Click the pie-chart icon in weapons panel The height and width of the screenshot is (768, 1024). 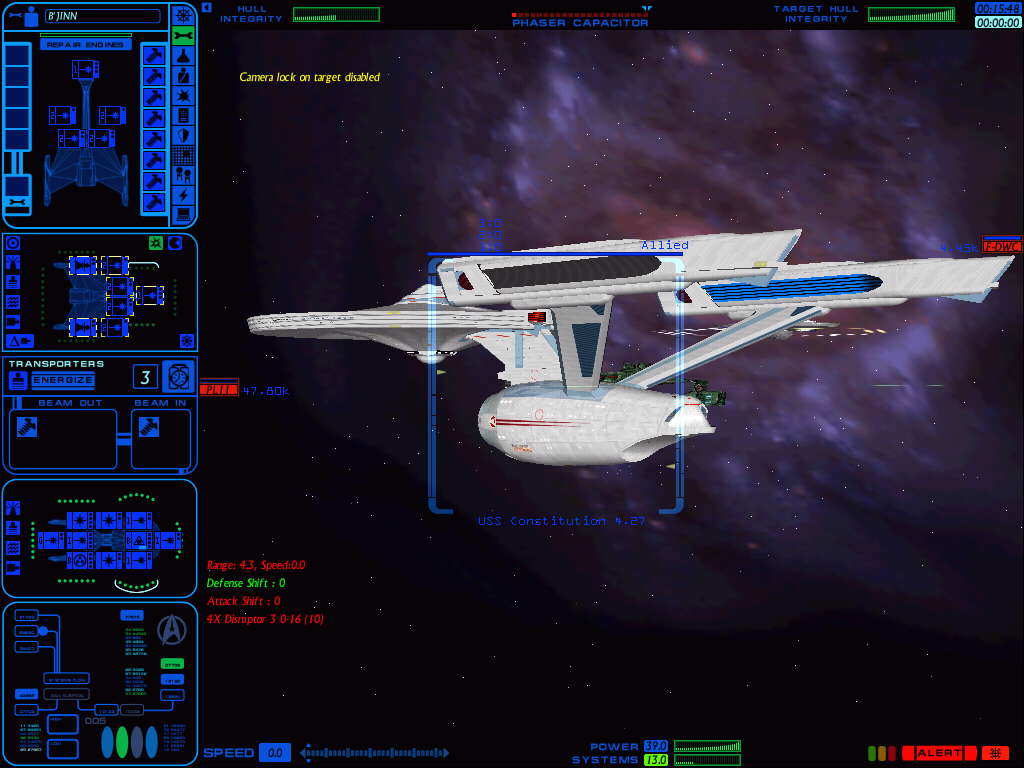point(175,243)
